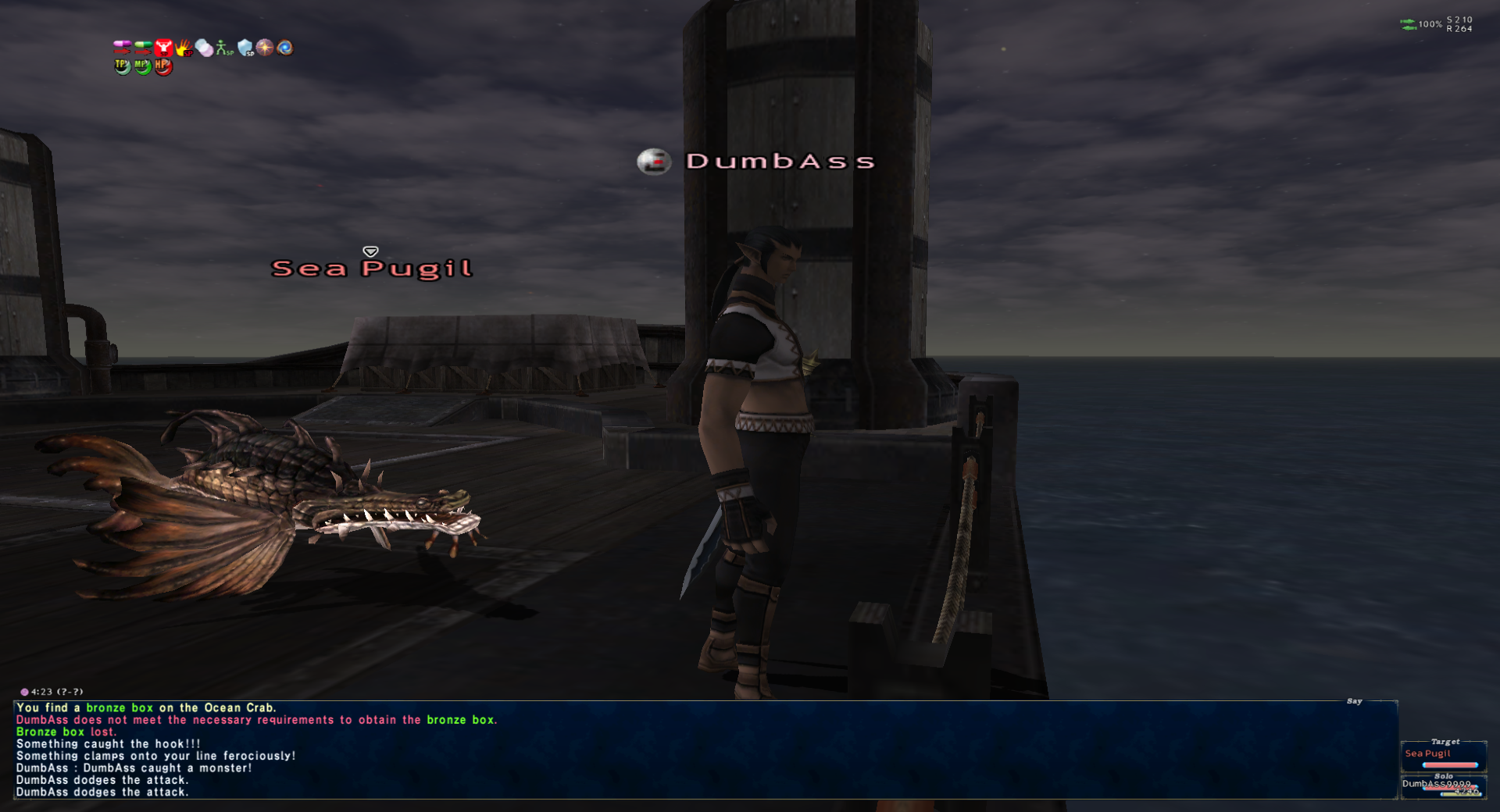Click the blue shield SP status icon

pos(245,48)
